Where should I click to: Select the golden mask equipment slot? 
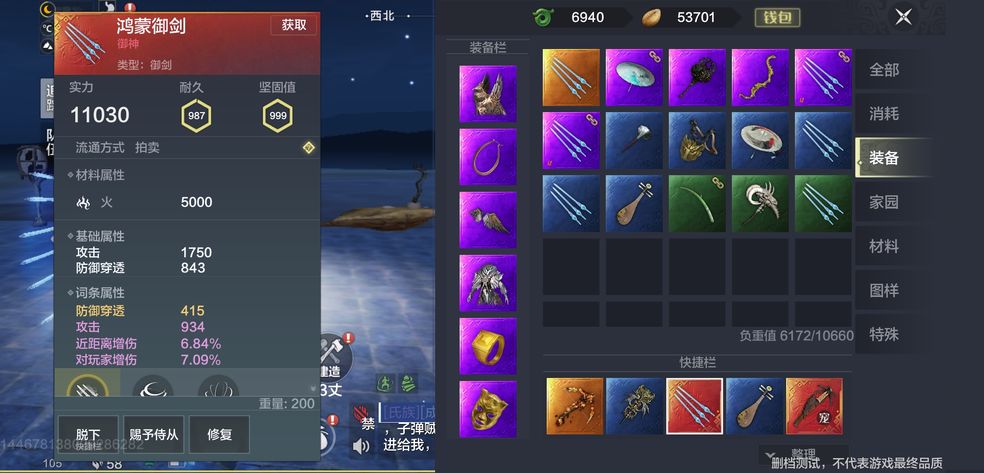point(488,408)
